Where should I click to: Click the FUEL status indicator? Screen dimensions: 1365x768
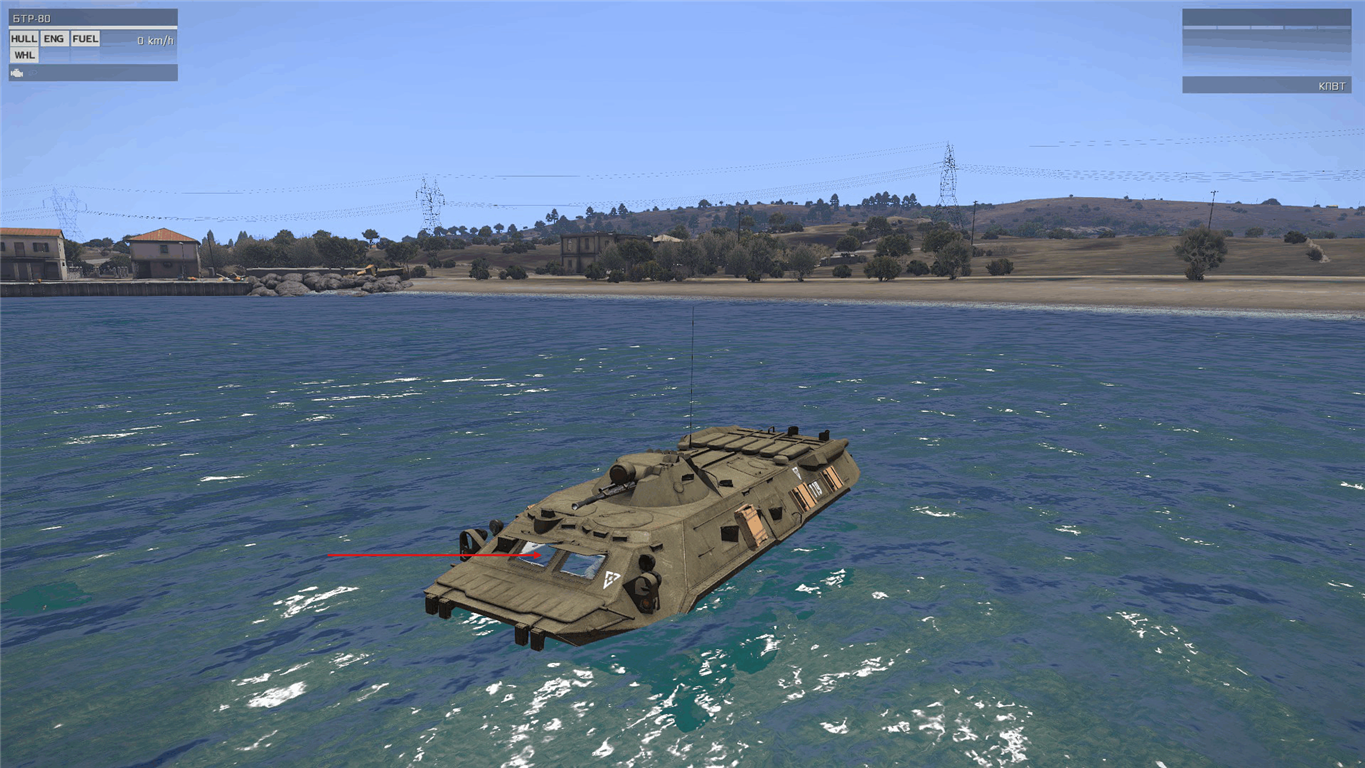click(85, 39)
